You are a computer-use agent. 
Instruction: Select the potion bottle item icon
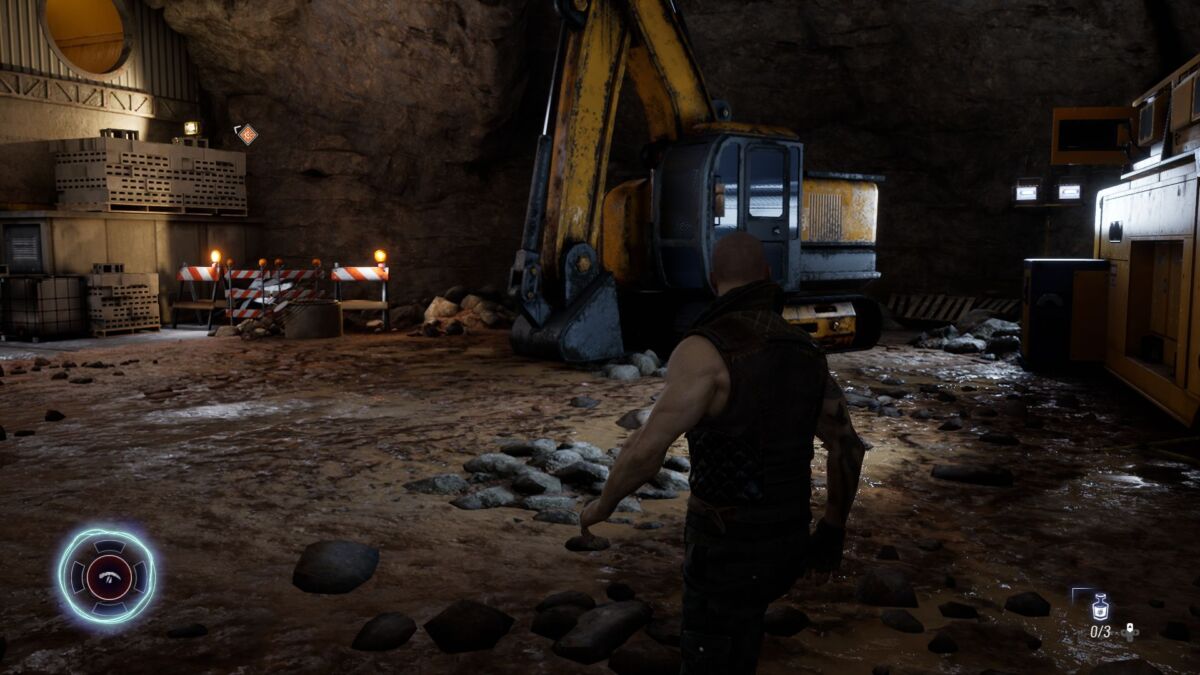coord(1100,607)
